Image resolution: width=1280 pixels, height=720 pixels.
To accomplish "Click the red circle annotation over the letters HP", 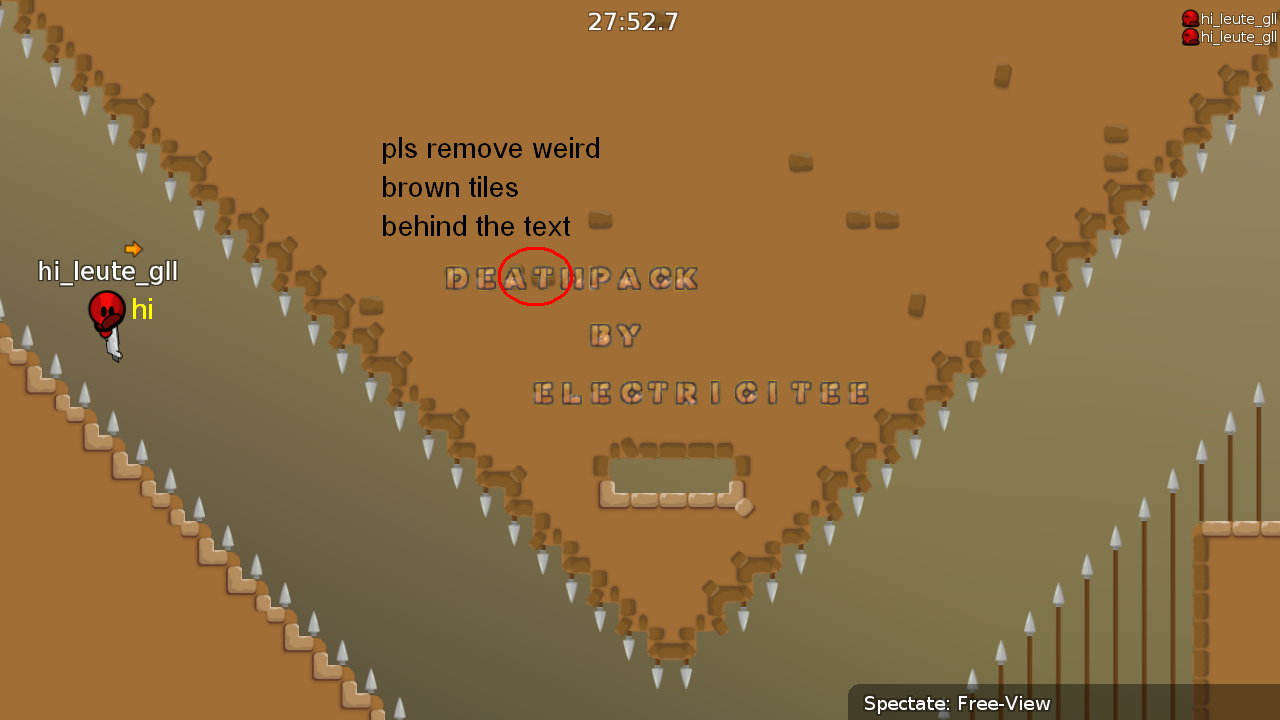I will tap(536, 277).
